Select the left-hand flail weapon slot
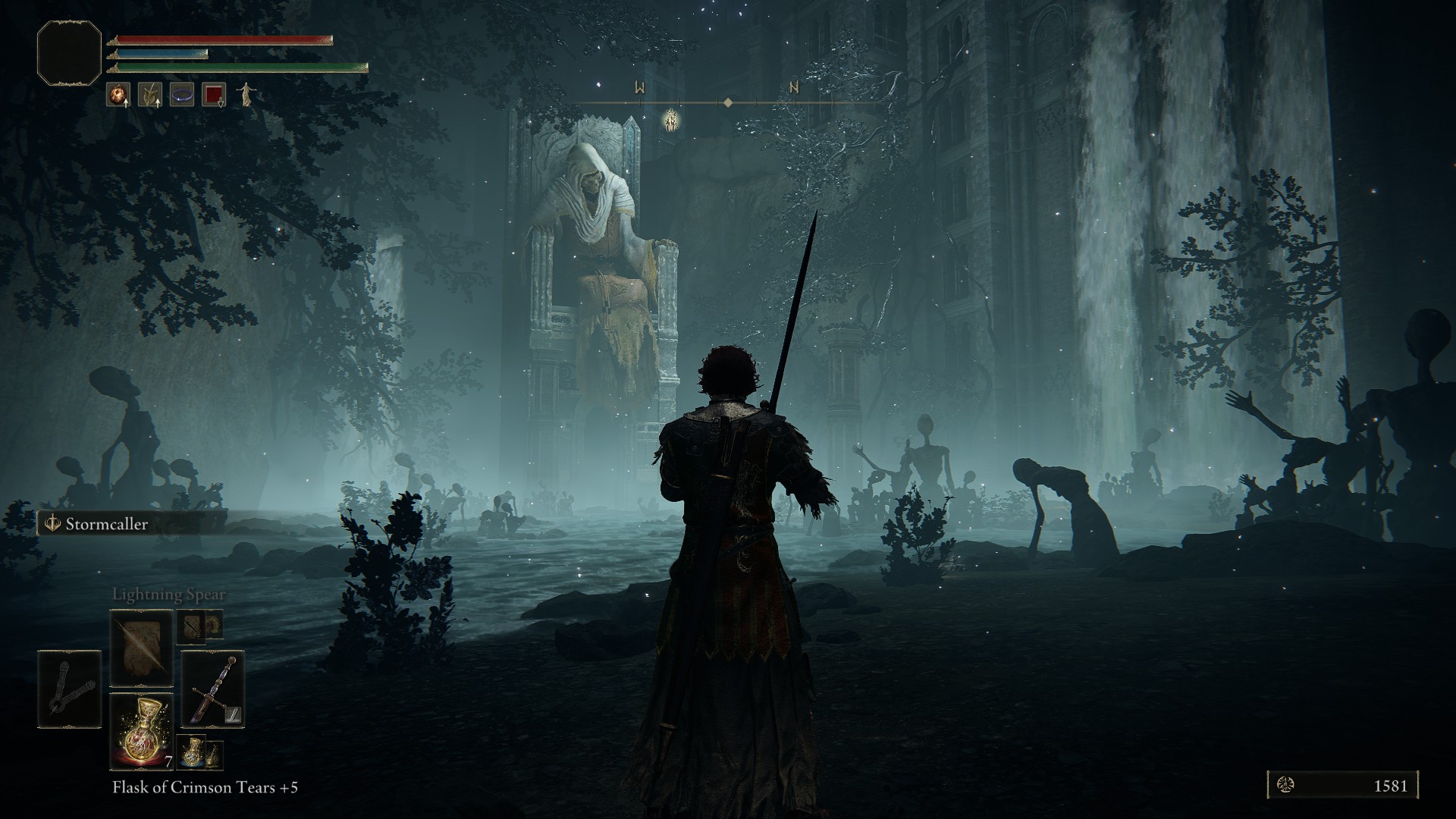Image resolution: width=1456 pixels, height=819 pixels. click(x=69, y=689)
